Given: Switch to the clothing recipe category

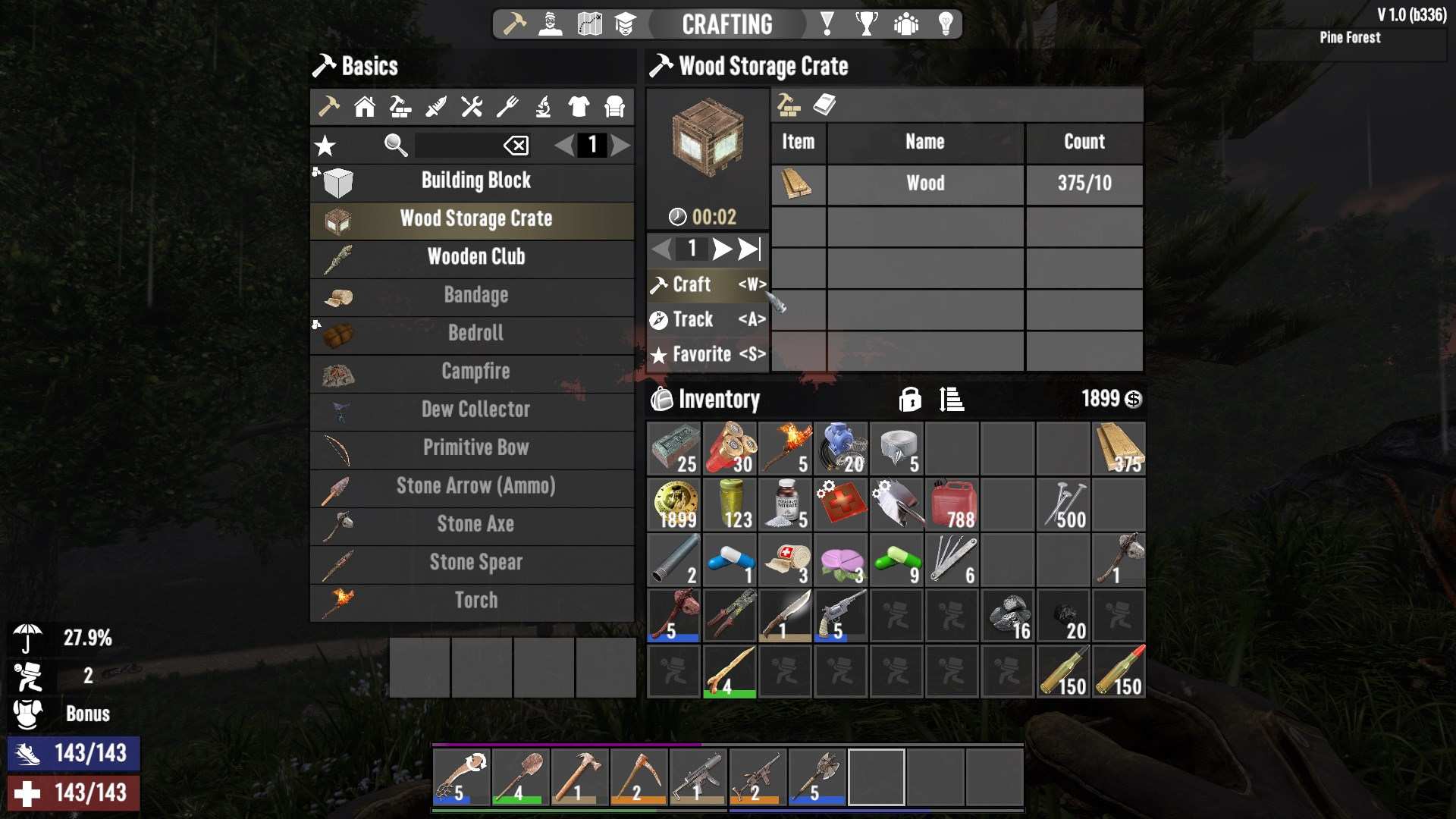Looking at the screenshot, I should click(x=579, y=107).
